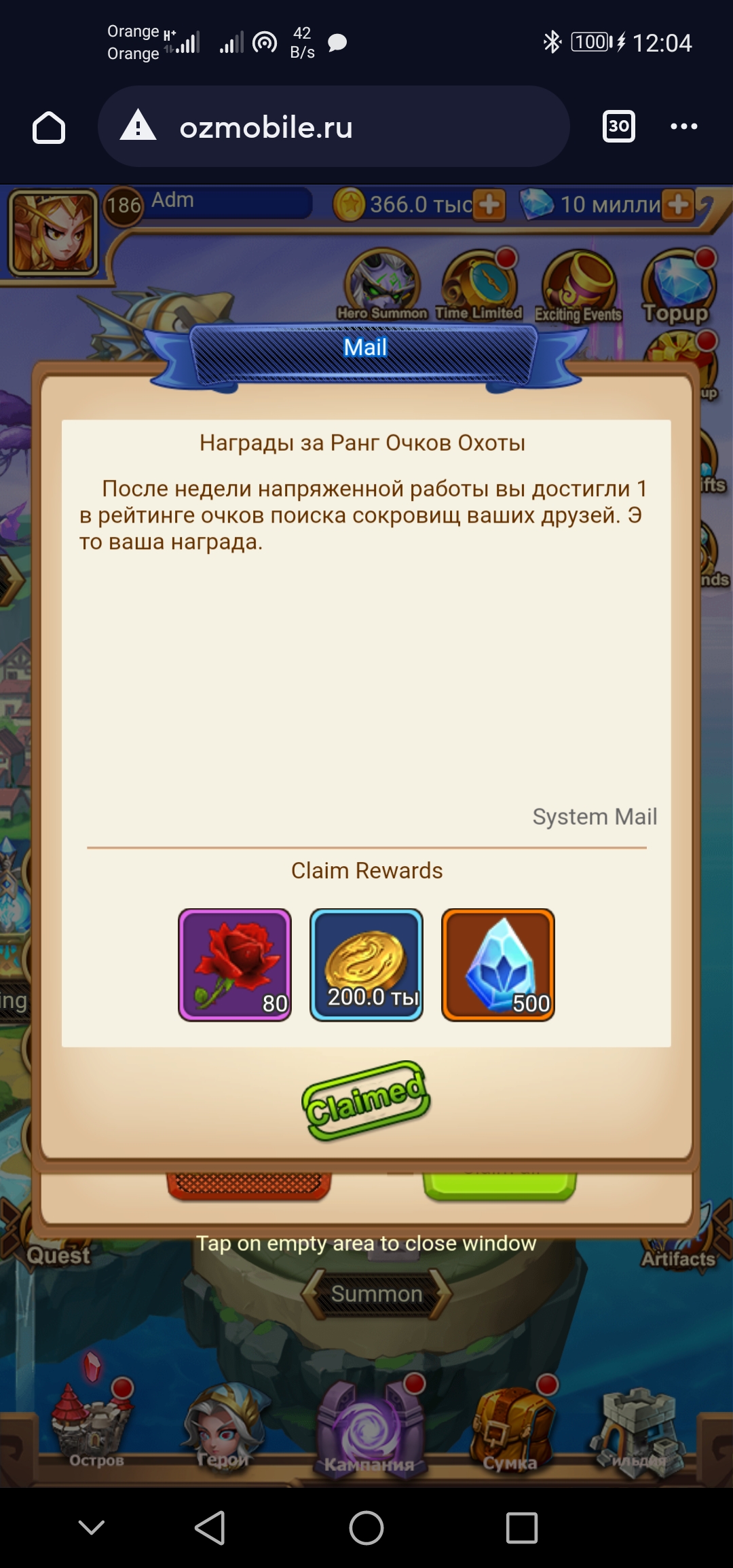Tap the gold coin reward slot

coord(366,965)
